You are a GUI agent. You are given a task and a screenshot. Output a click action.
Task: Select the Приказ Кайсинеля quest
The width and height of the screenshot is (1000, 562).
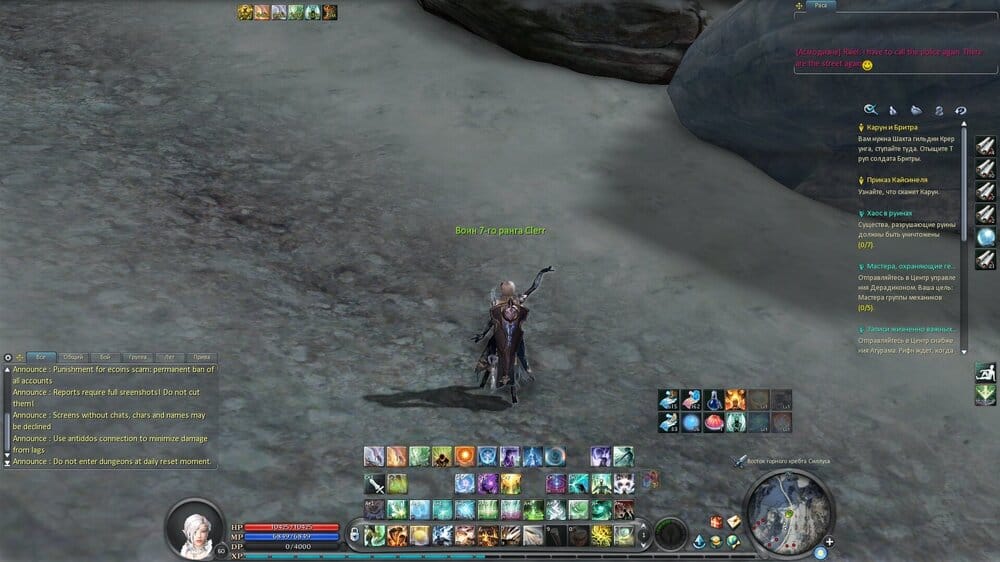[x=896, y=179]
